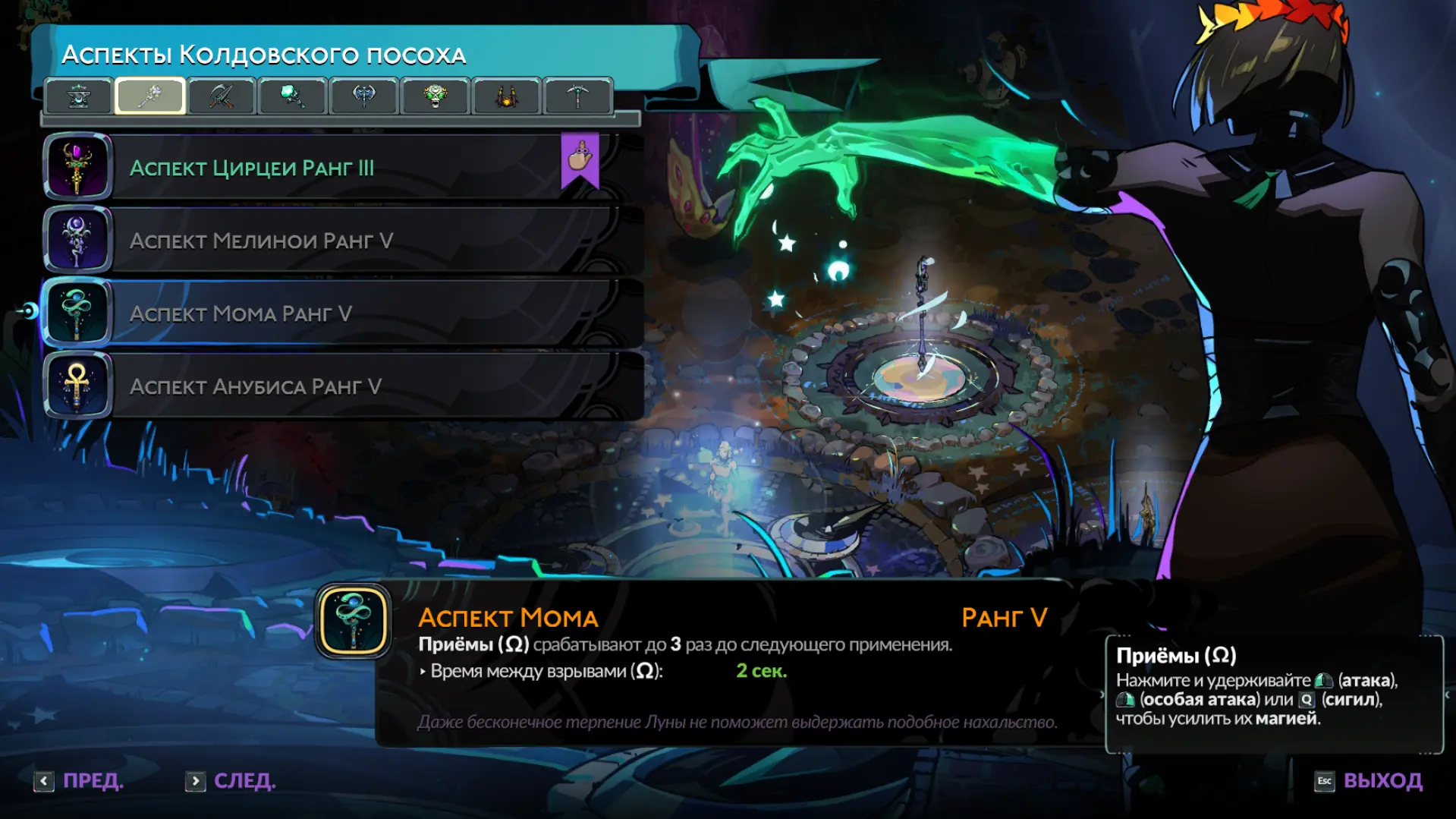
Task: Switch to the pickaxe tools tab
Action: coord(577,96)
